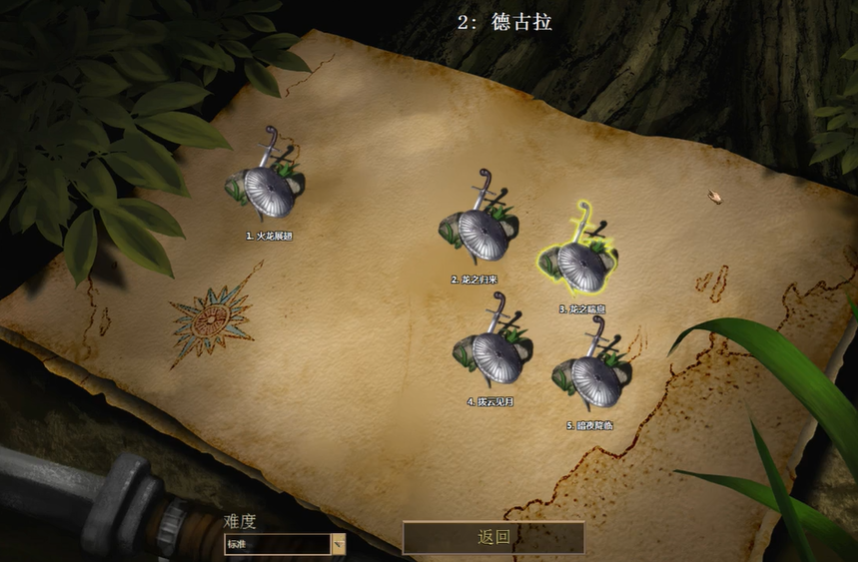Image resolution: width=858 pixels, height=562 pixels.
Task: Click the 返回 back button
Action: coord(493,537)
